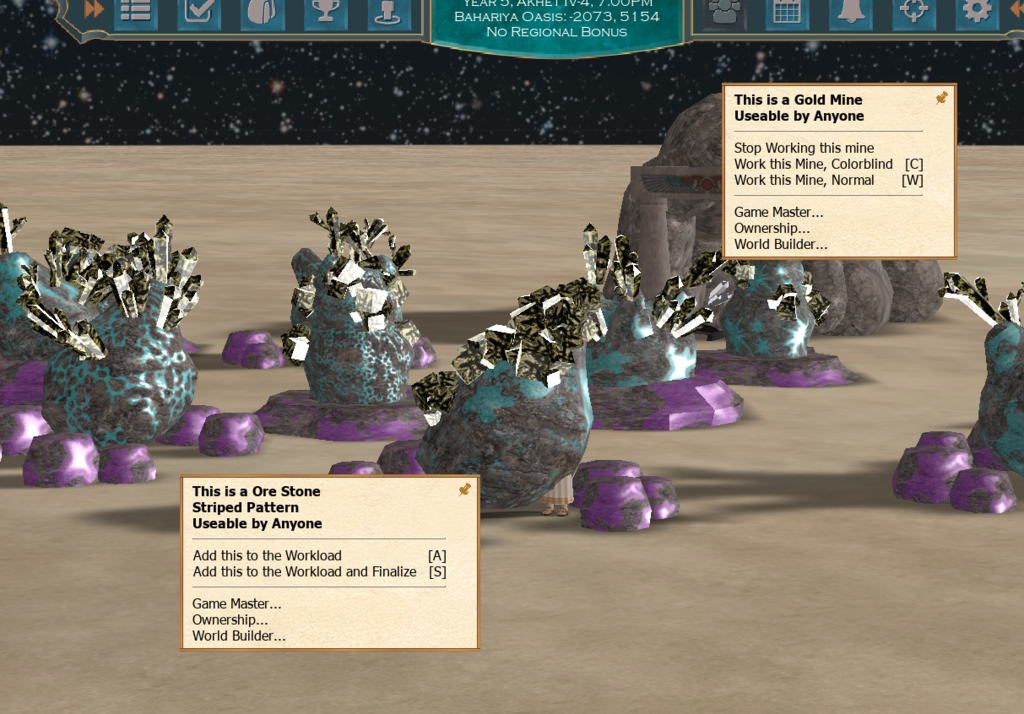Open Game Master submenu in Gold Mine popup
Image resolution: width=1024 pixels, height=714 pixels.
[x=778, y=212]
